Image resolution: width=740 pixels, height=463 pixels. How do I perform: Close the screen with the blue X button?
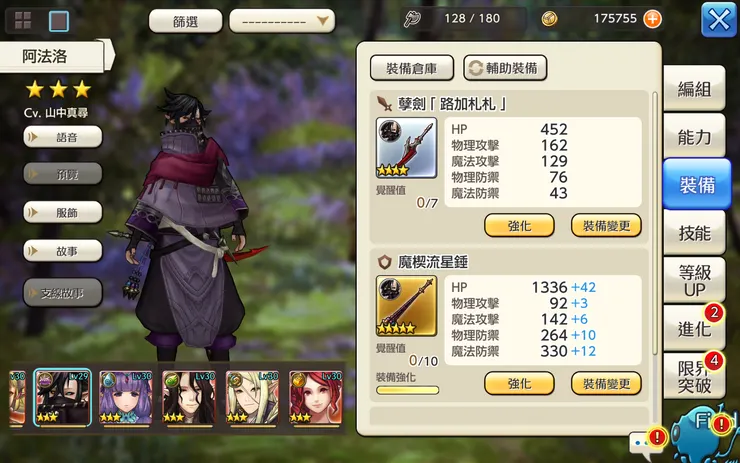pyautogui.click(x=719, y=19)
